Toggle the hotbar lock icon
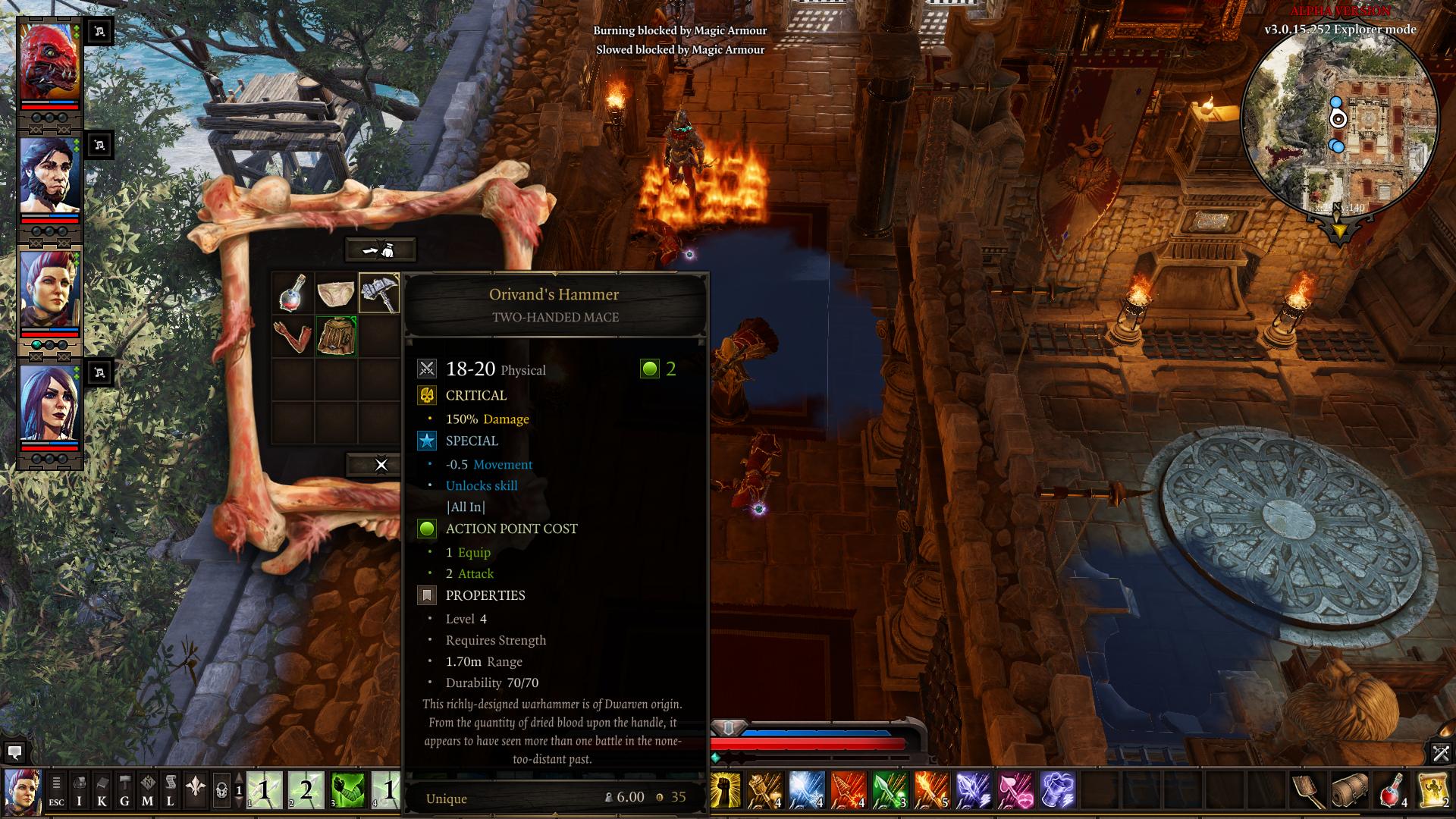This screenshot has width=1456, height=819. 221,790
